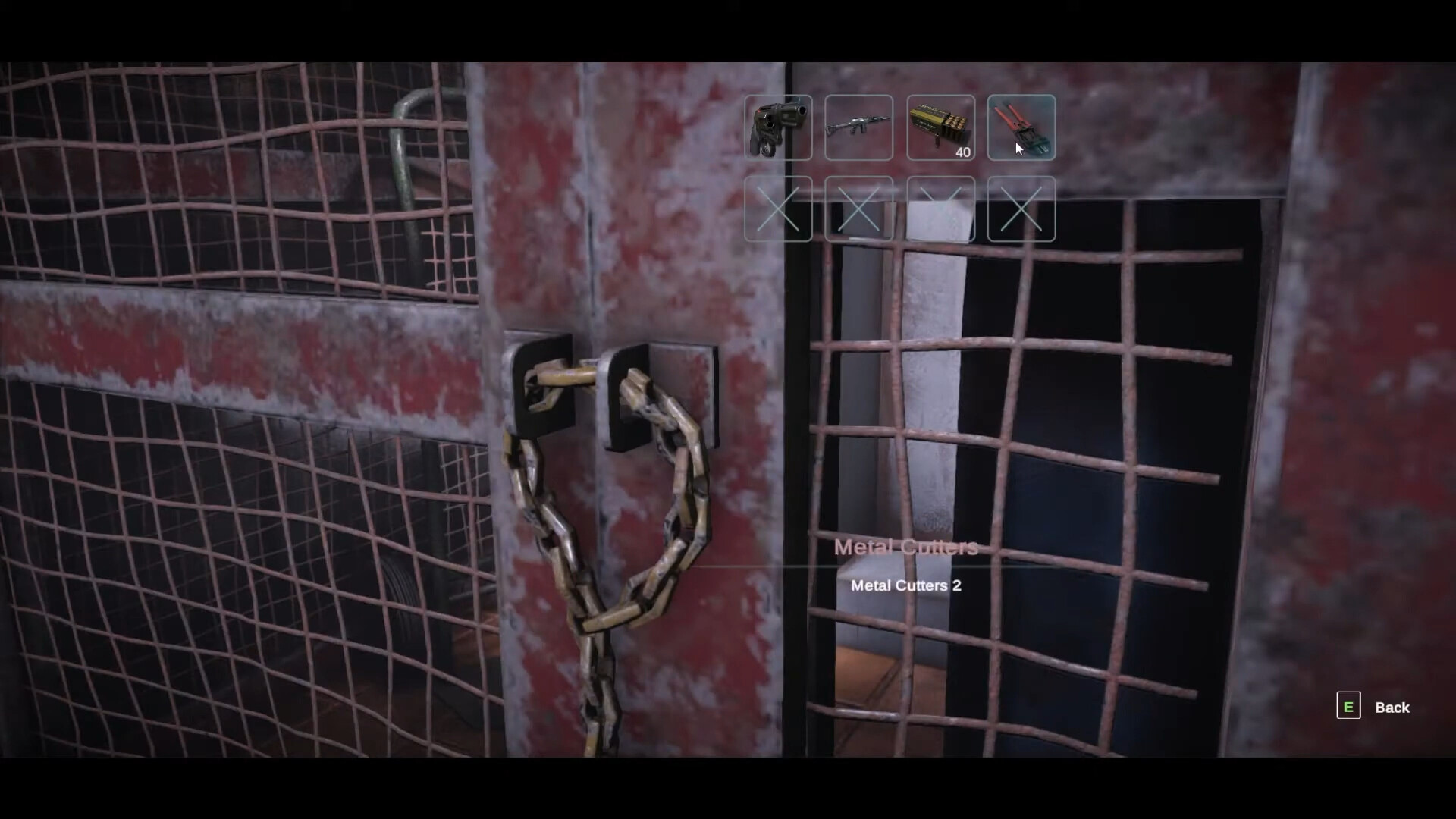Click the rifle in the second inventory slot
The width and height of the screenshot is (1456, 819).
click(859, 127)
